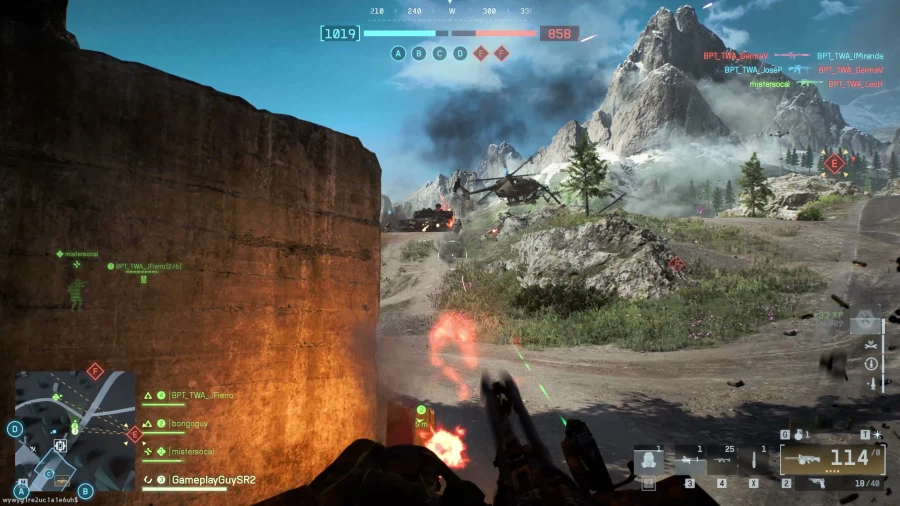This screenshot has height=506, width=900.
Task: Select objective A in the top capture bar
Action: 399,53
